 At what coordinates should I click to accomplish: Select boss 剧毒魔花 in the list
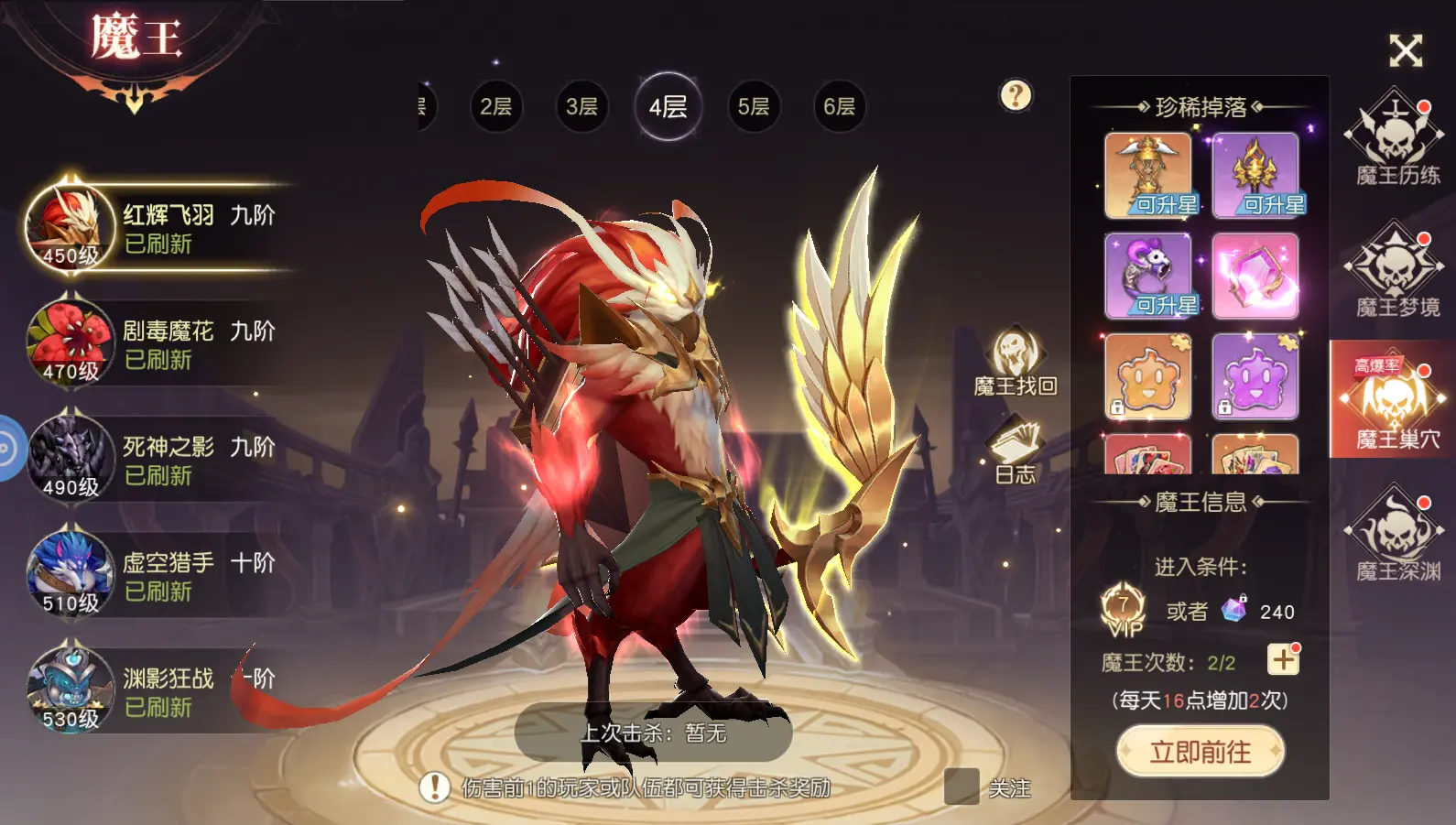[x=156, y=343]
